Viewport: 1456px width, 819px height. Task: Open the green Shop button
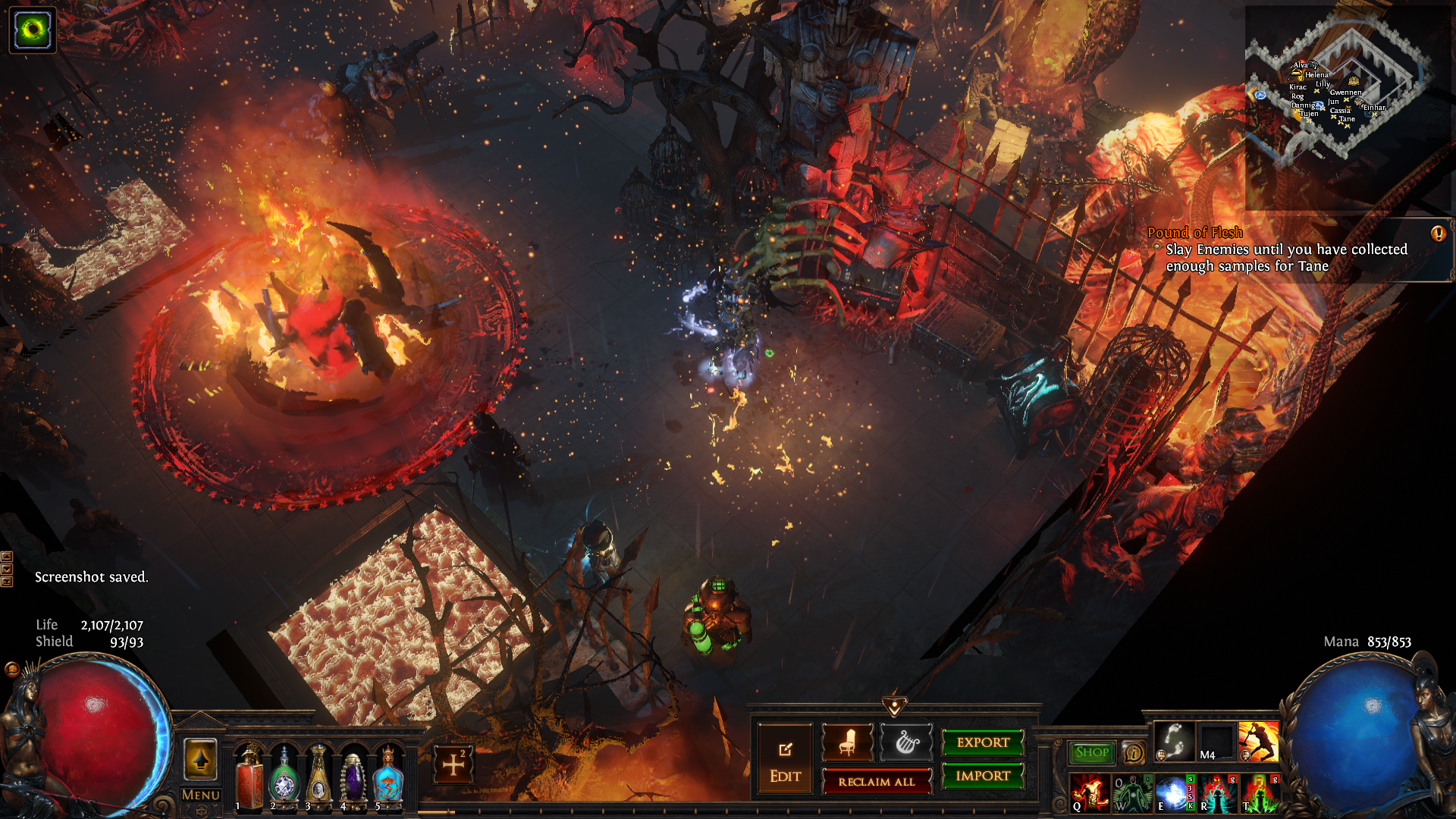[x=1092, y=752]
